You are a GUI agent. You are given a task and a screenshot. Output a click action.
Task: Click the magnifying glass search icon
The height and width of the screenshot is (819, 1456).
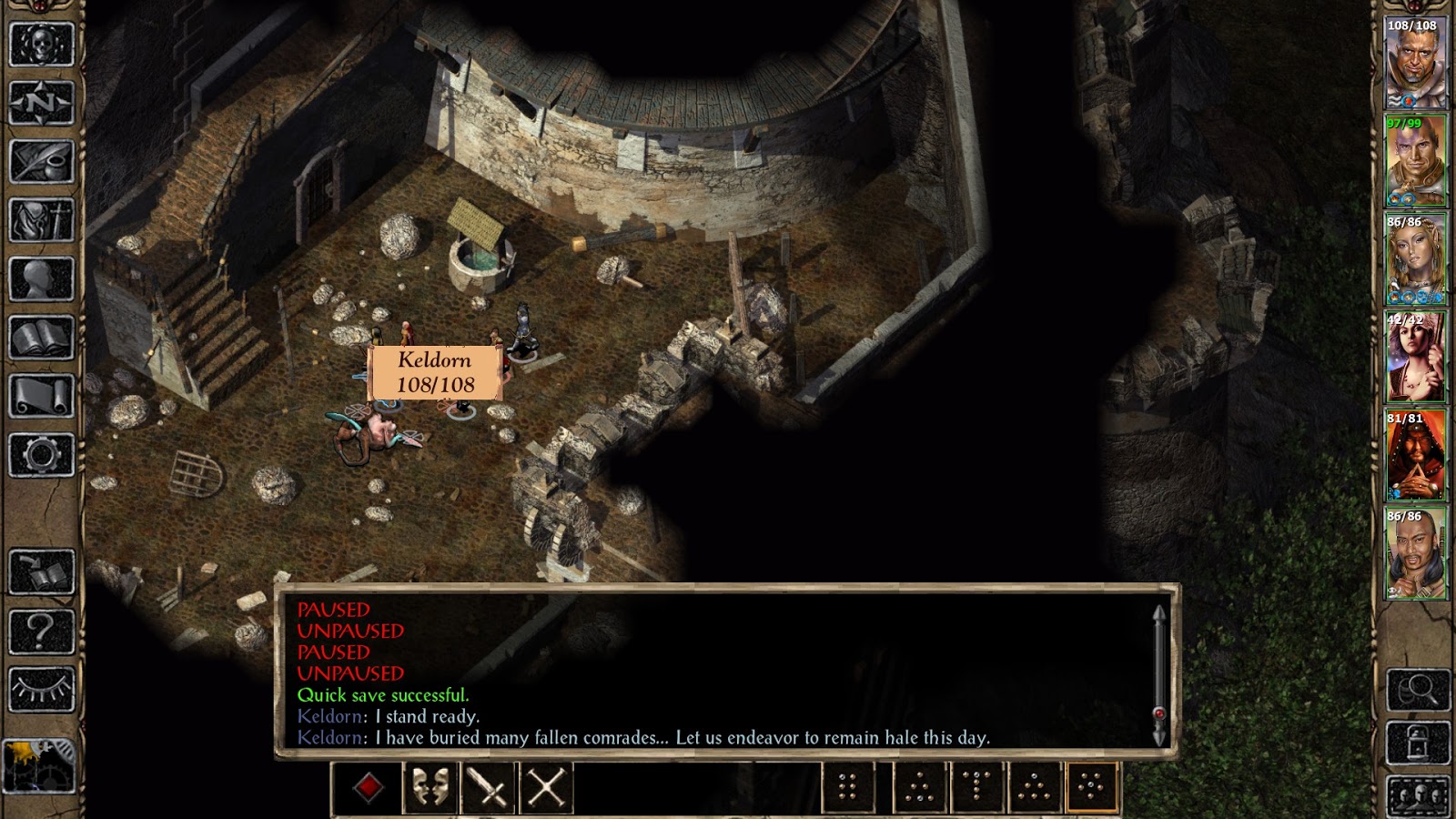pos(1416,690)
